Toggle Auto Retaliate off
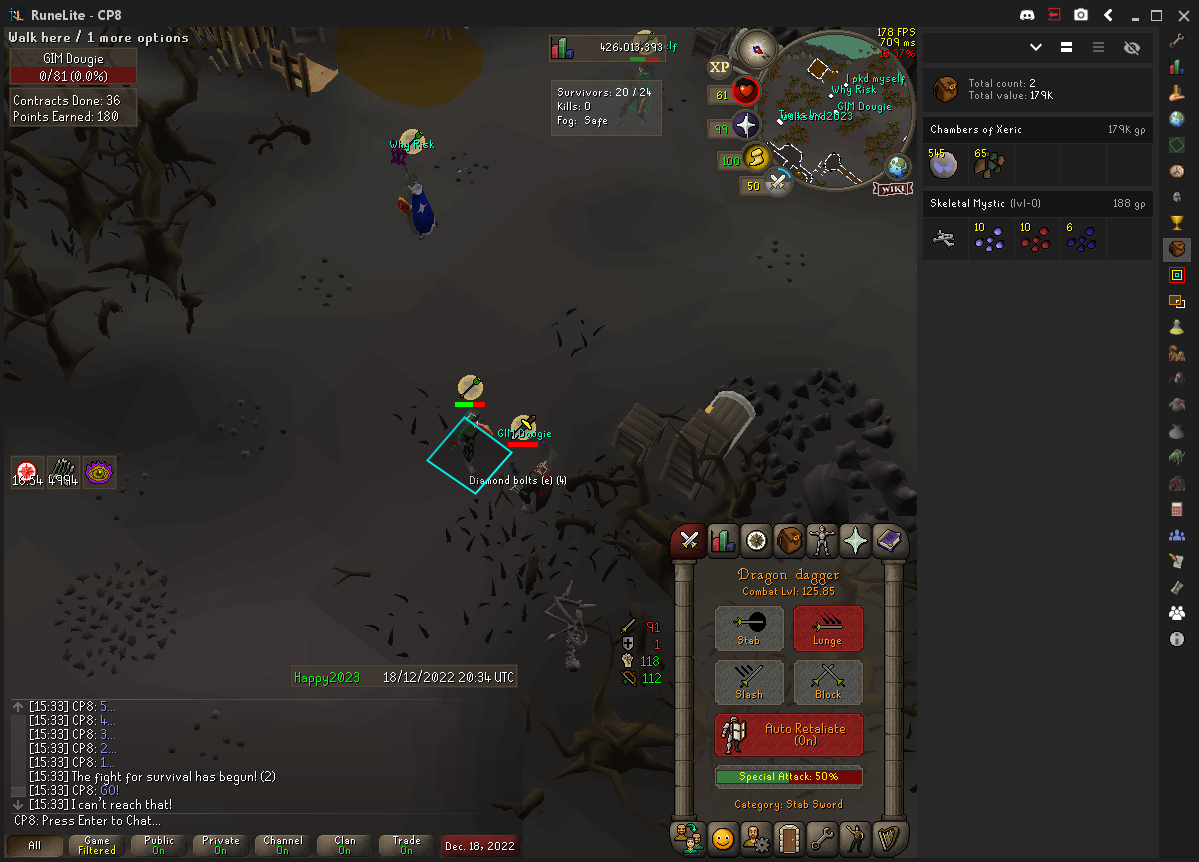The image size is (1199, 862). pyautogui.click(x=788, y=735)
